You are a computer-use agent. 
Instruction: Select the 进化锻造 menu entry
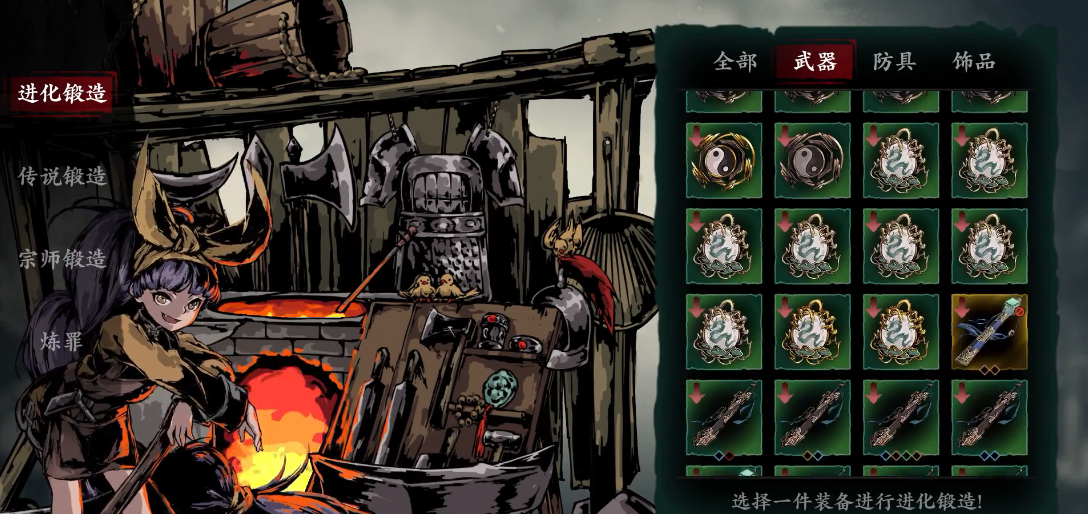[x=61, y=94]
